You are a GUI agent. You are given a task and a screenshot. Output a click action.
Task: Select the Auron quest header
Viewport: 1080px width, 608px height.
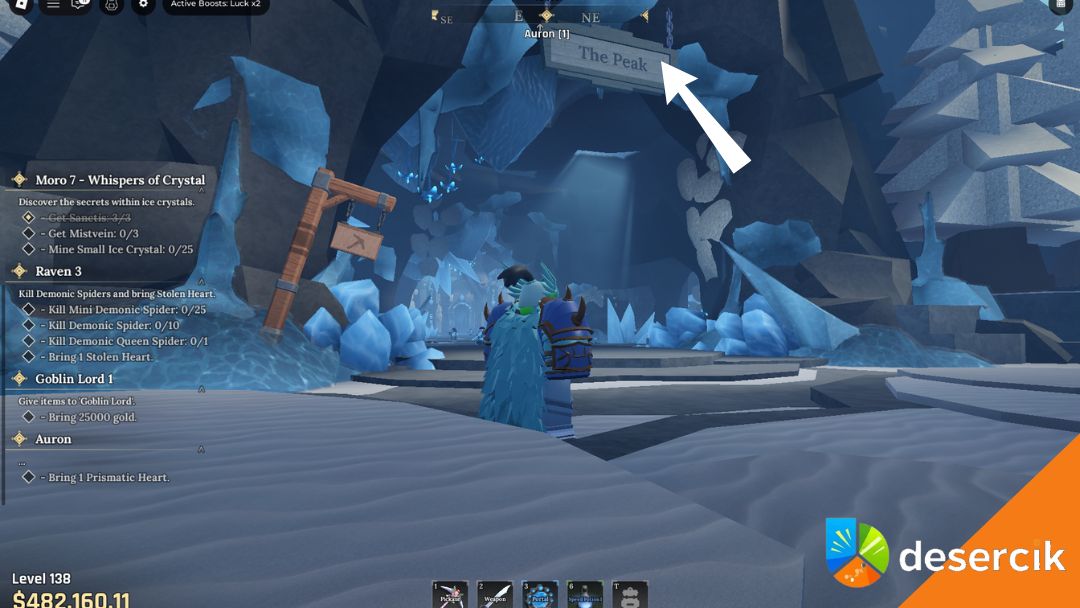[x=53, y=439]
